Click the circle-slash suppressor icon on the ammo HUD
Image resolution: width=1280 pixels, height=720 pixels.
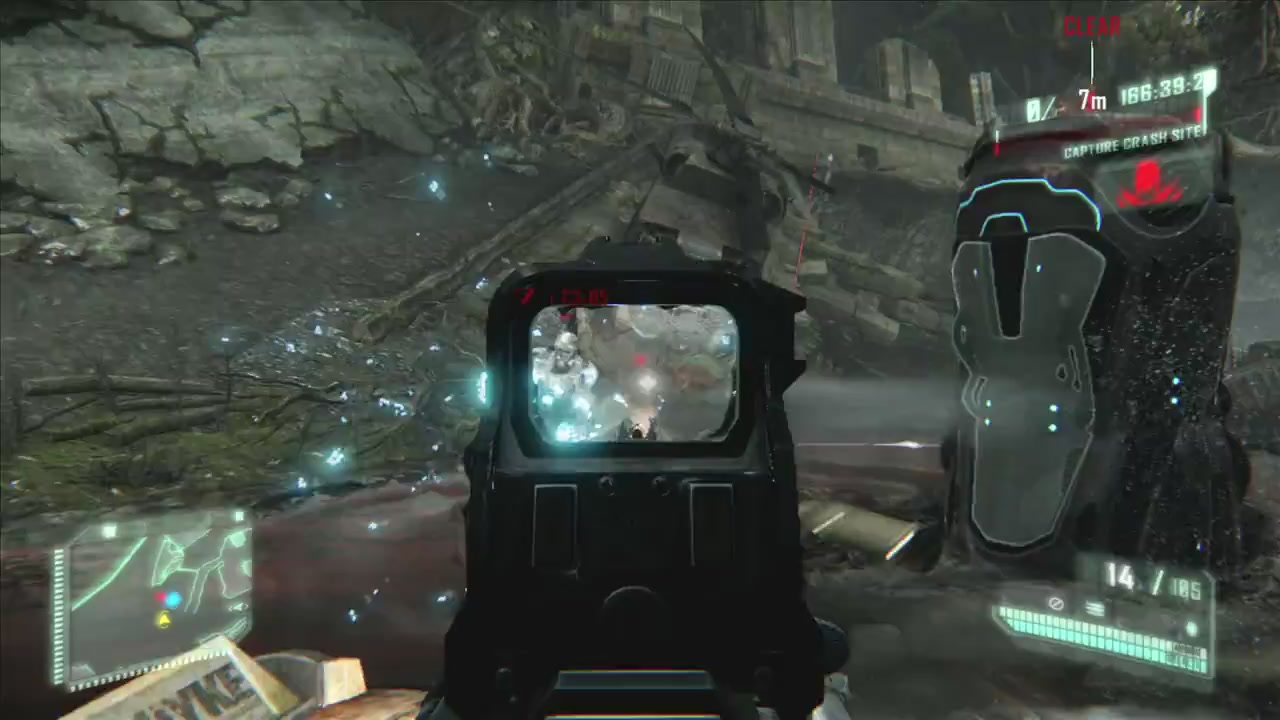point(1056,604)
